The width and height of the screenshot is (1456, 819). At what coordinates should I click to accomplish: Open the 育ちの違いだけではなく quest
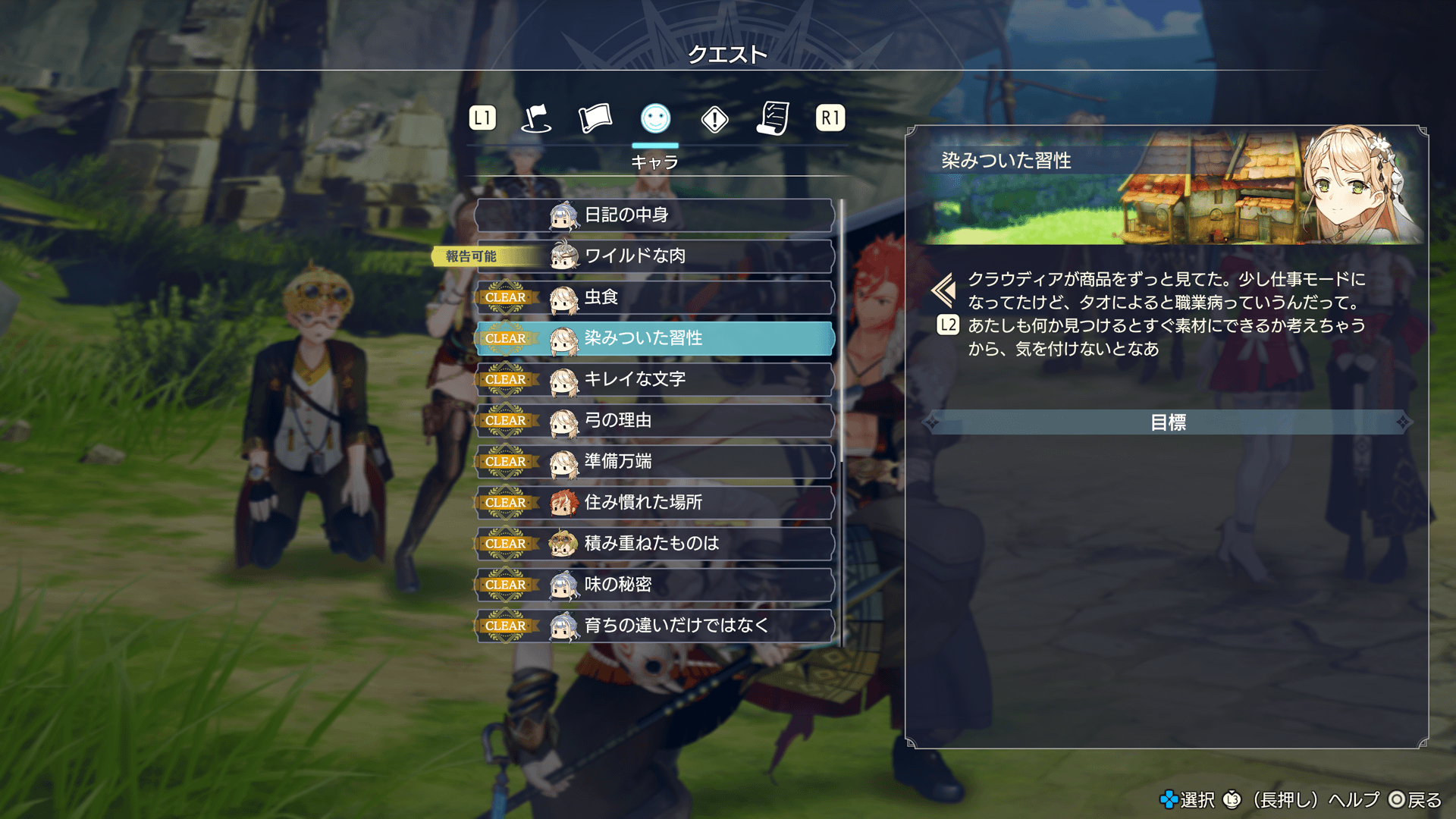[x=654, y=626]
